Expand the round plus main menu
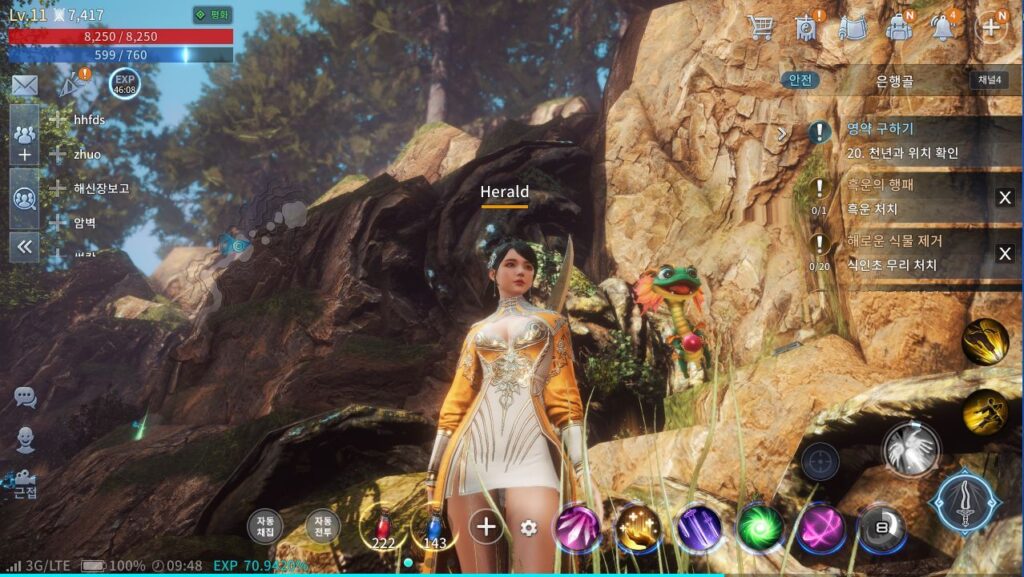Viewport: 1024px width, 577px height. (990, 27)
